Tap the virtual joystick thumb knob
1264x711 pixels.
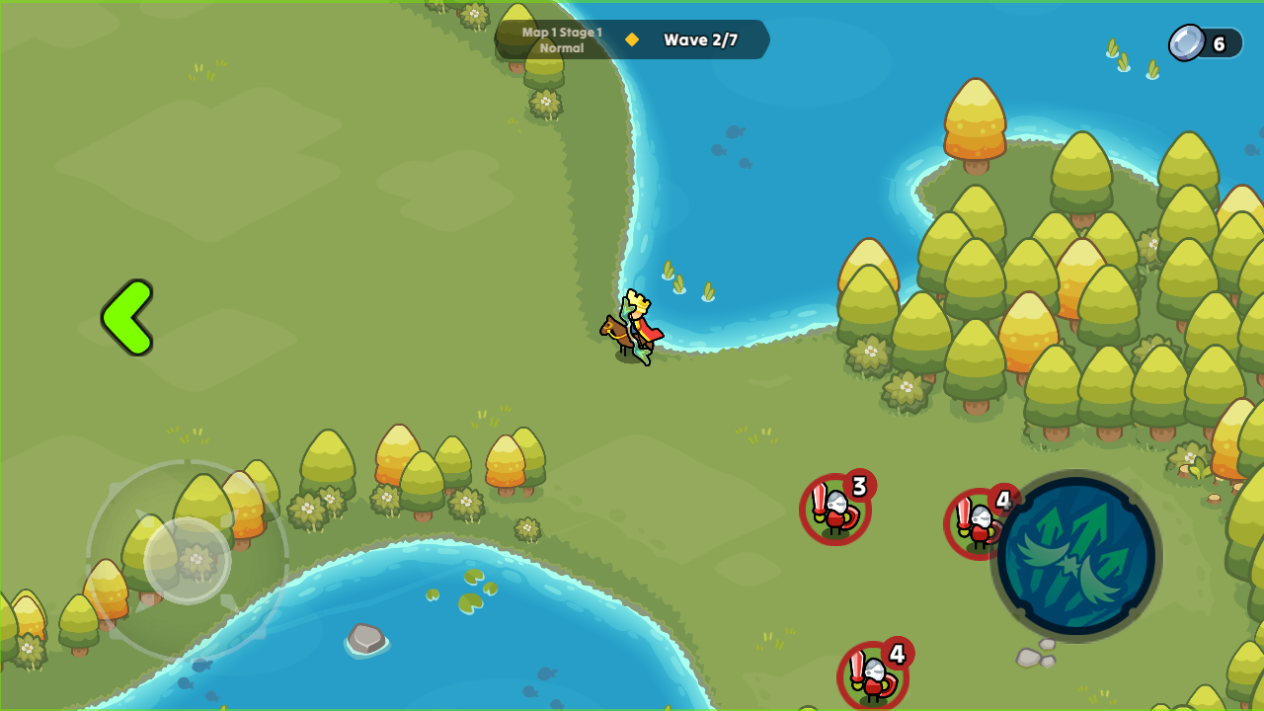pos(188,560)
